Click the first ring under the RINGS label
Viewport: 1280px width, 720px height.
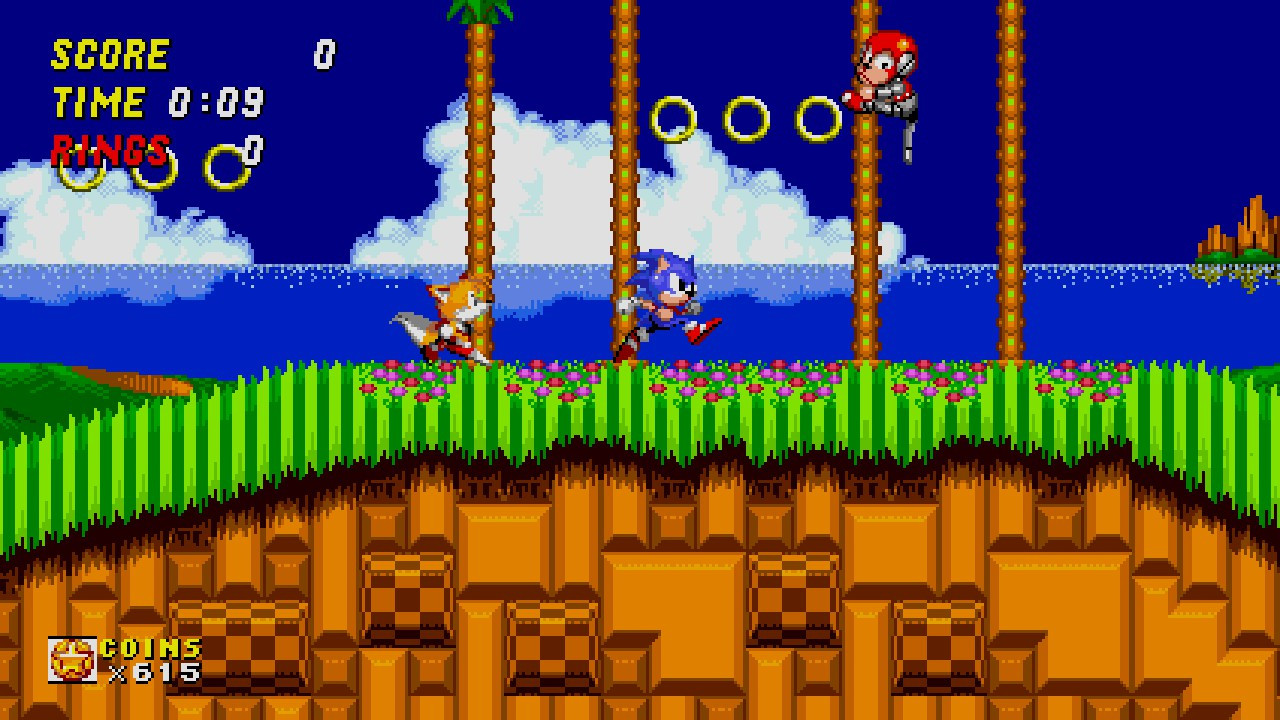pyautogui.click(x=80, y=172)
